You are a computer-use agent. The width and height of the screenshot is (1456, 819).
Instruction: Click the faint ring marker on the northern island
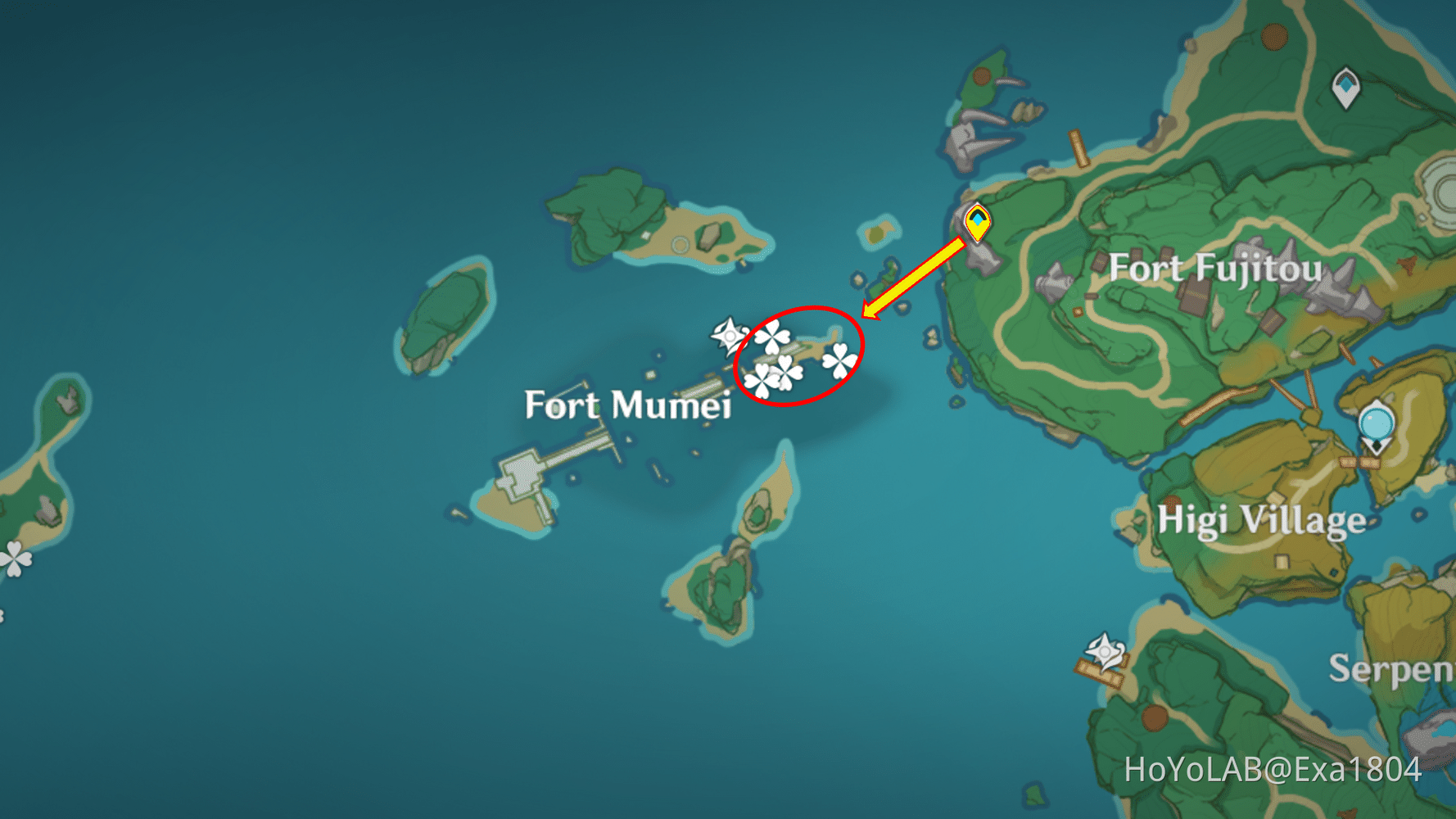pyautogui.click(x=681, y=242)
